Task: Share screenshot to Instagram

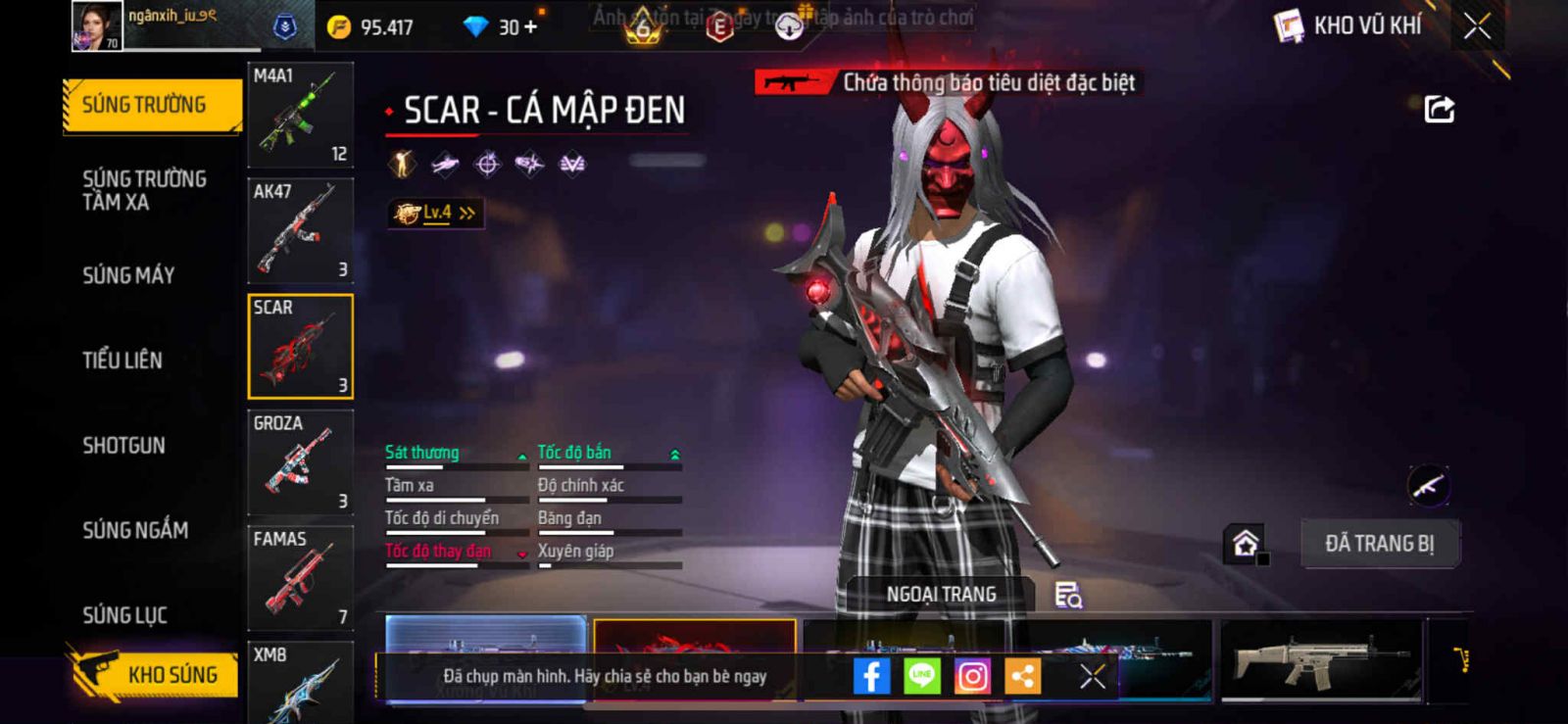Action: (x=972, y=676)
